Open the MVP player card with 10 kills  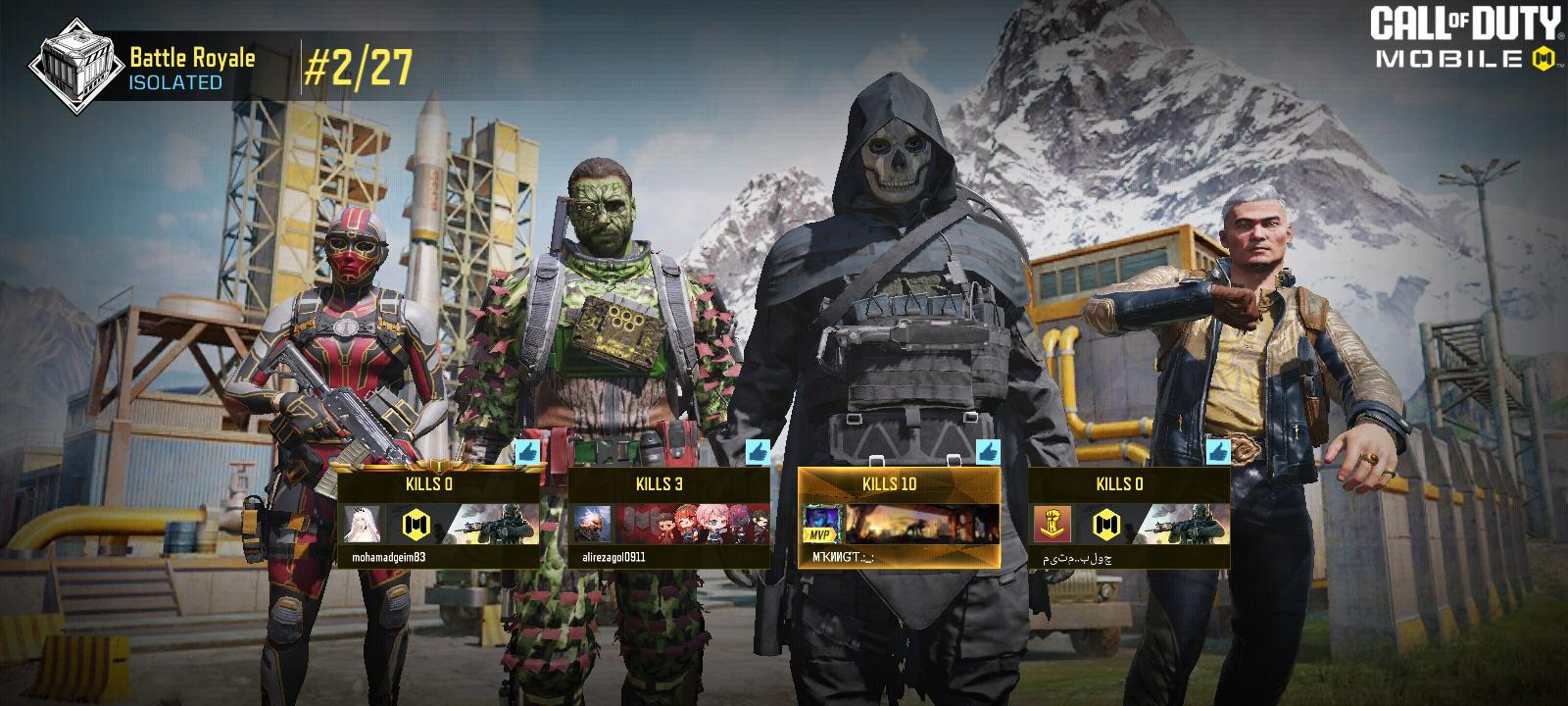click(x=899, y=517)
